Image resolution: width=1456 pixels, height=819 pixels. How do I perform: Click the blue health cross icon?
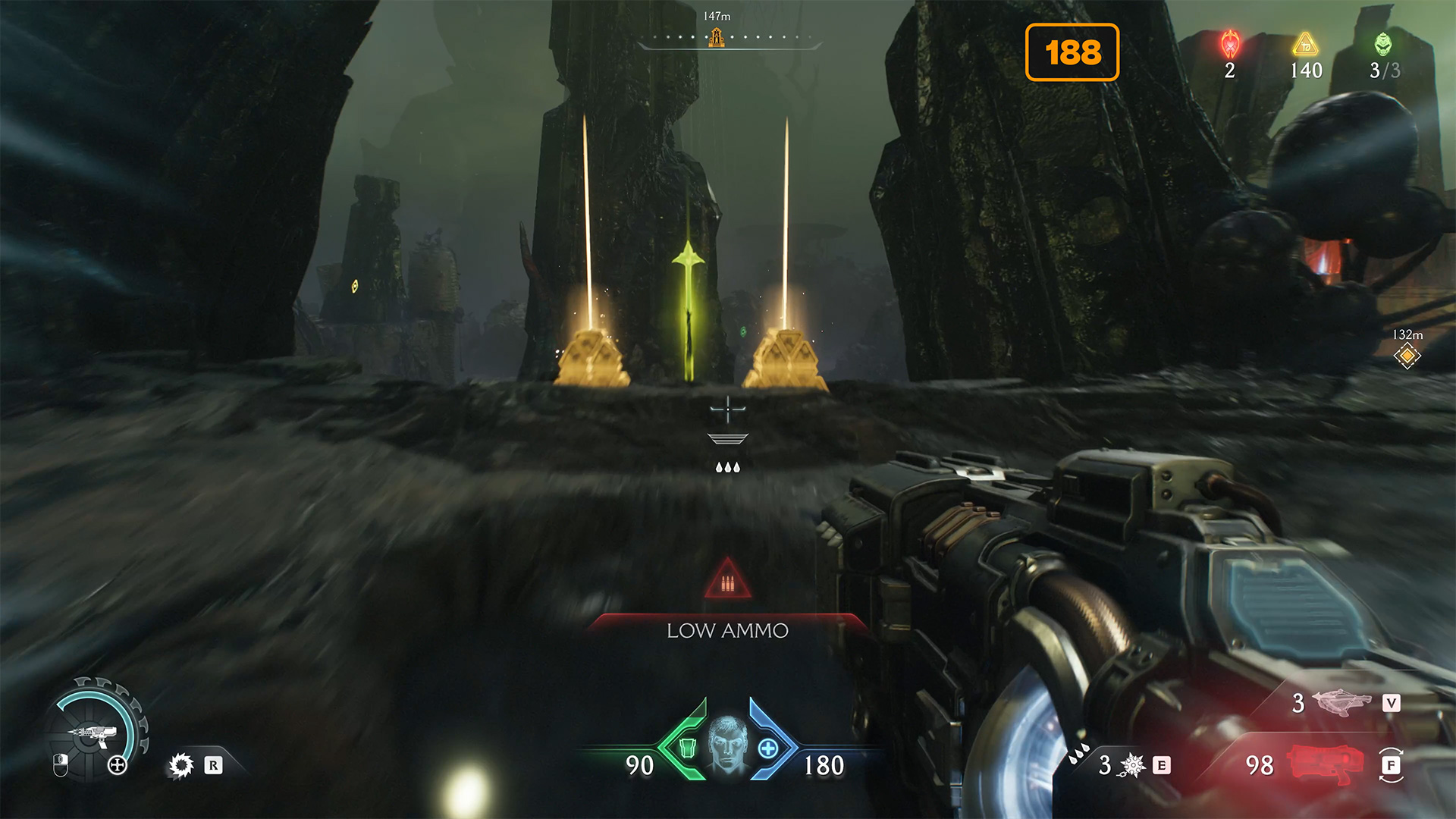pos(767,748)
